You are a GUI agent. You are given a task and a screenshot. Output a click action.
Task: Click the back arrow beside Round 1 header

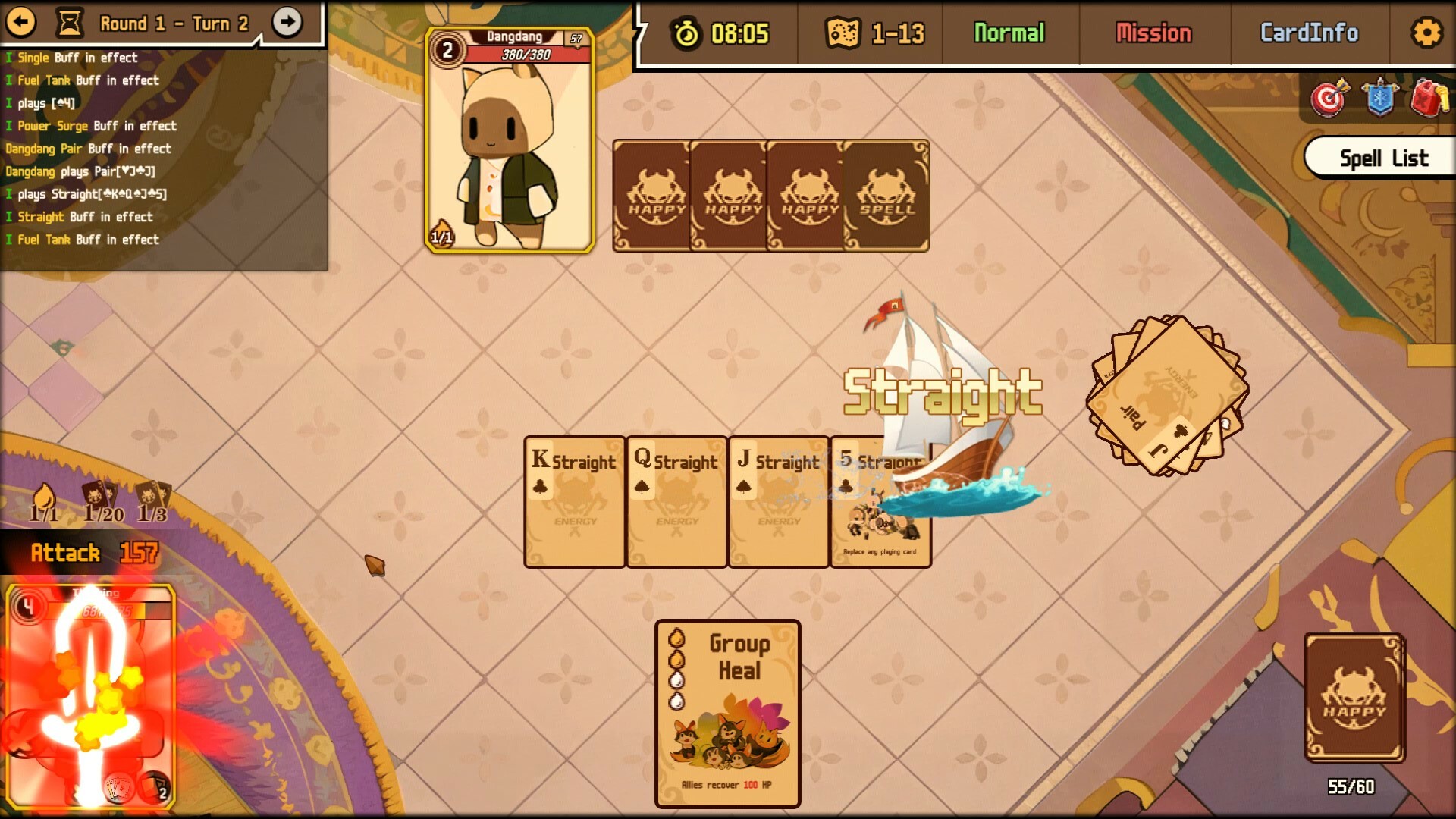point(23,22)
